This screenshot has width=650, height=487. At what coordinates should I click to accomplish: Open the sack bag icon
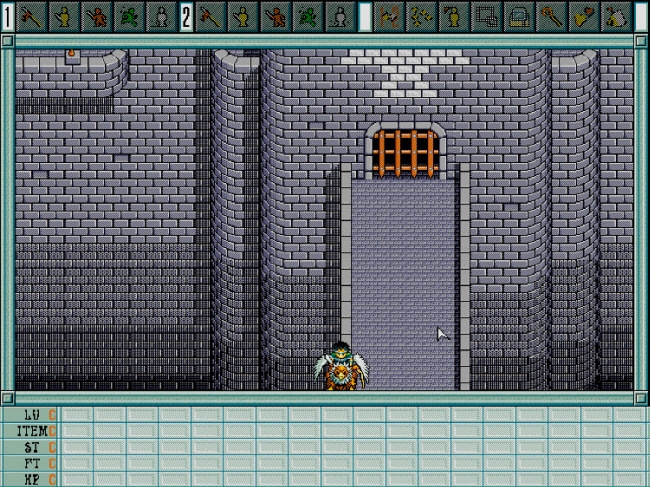(x=616, y=15)
